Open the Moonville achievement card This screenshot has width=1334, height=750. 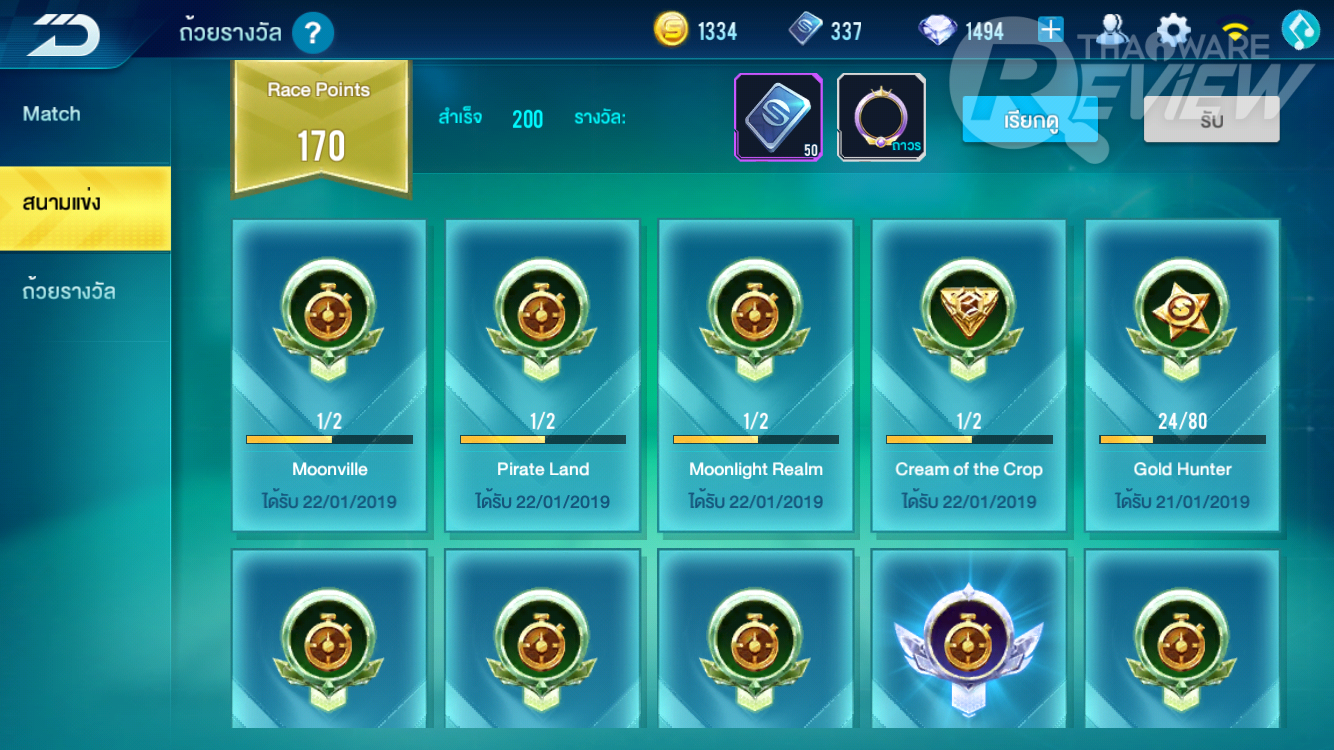click(329, 375)
